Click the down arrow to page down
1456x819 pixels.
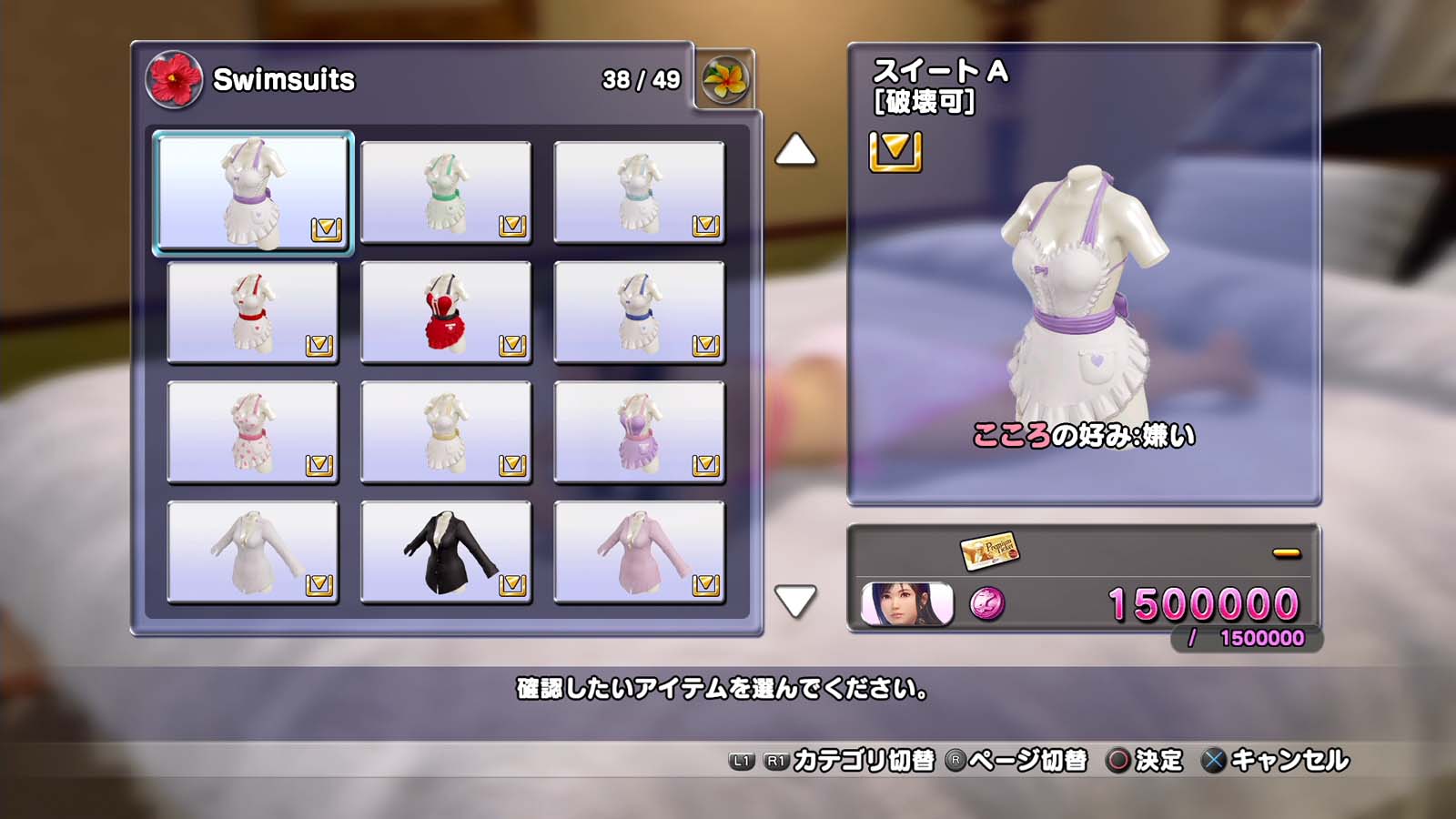[x=795, y=602]
